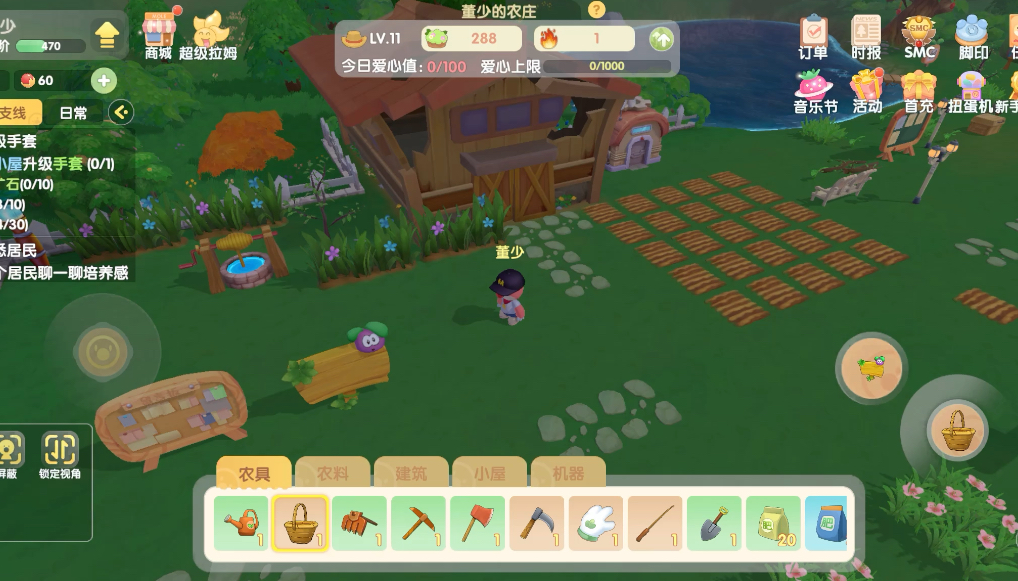This screenshot has width=1018, height=581.
Task: Select the pickaxe tool slot
Action: click(x=418, y=522)
